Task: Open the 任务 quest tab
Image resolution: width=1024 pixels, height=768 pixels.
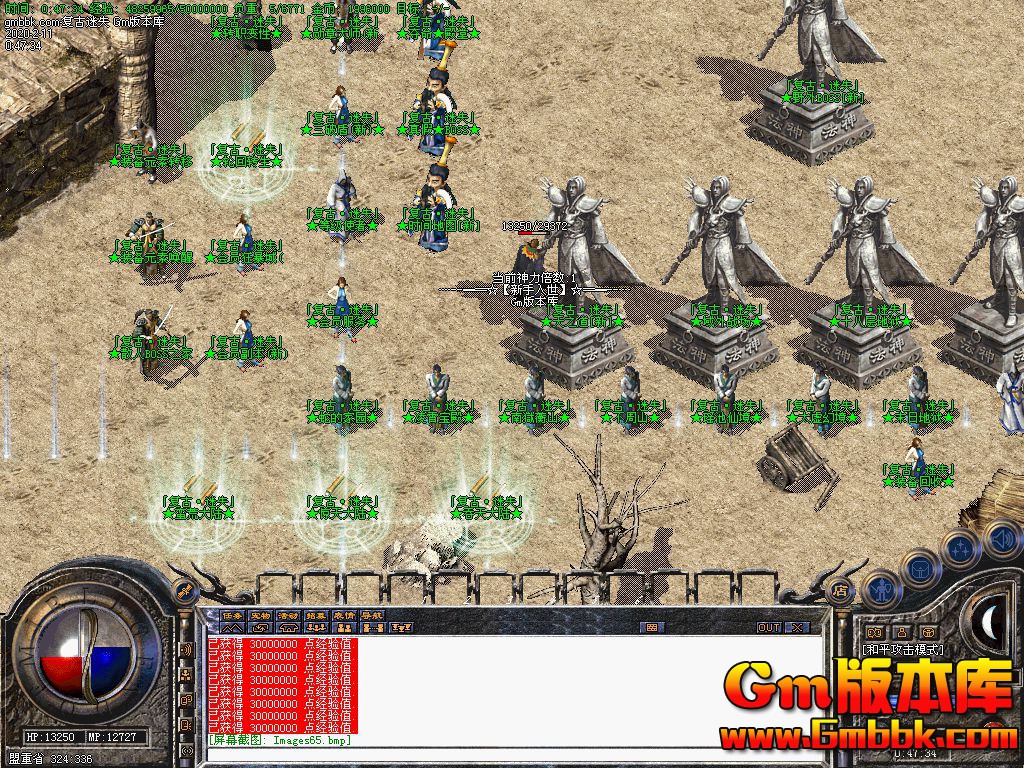Action: 232,614
